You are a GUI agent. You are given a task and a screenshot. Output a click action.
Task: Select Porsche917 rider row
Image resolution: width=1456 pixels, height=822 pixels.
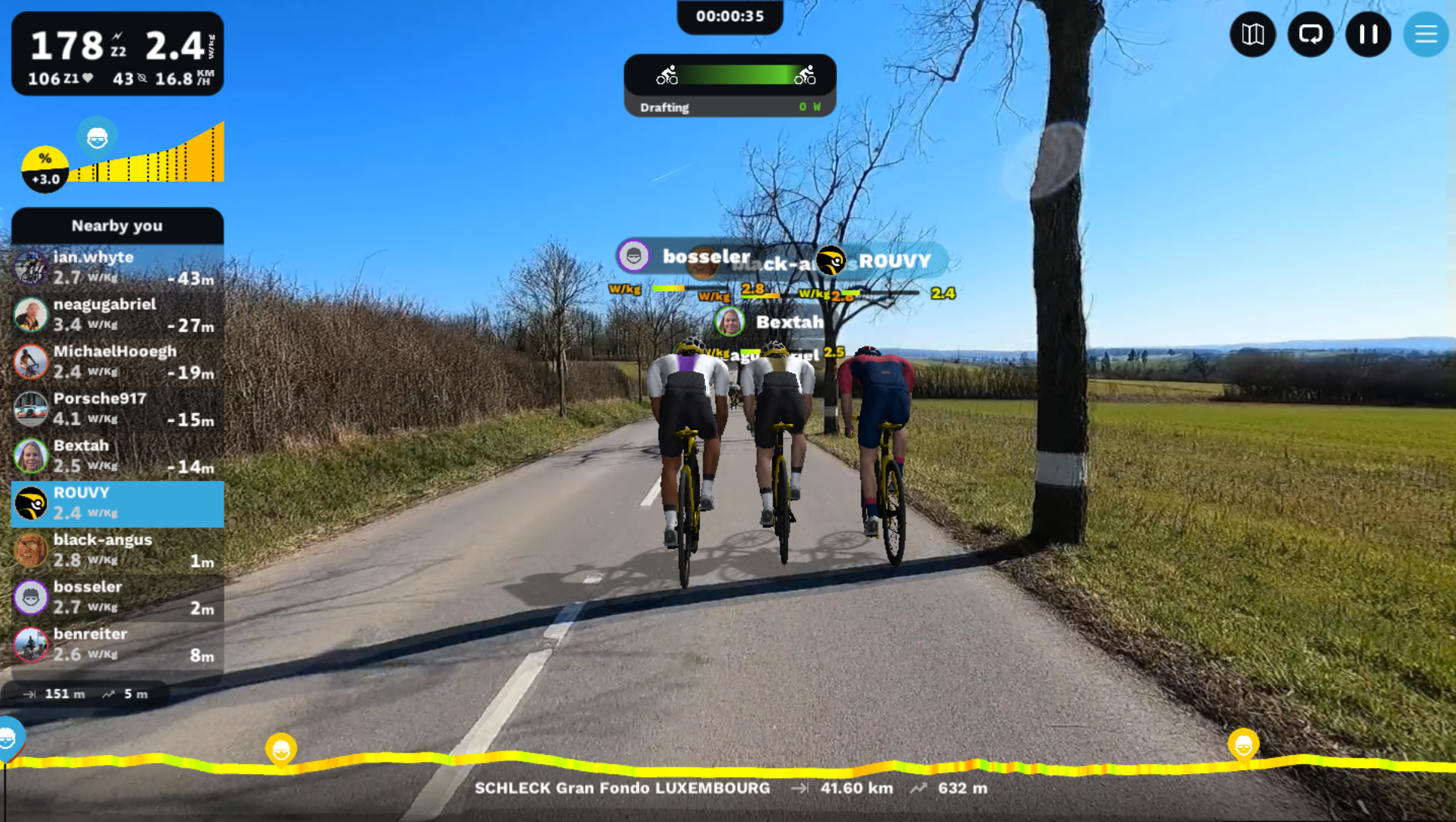(x=118, y=409)
